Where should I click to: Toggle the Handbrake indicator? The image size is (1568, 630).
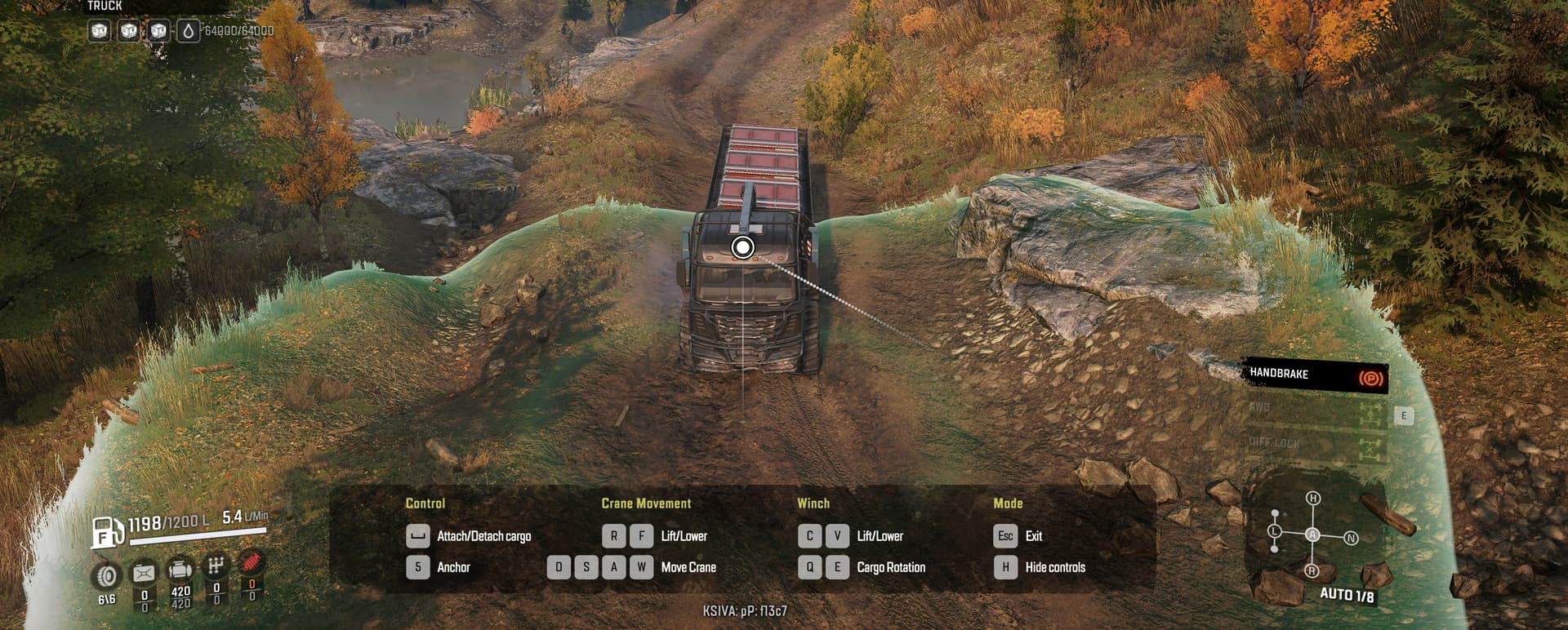click(1314, 375)
